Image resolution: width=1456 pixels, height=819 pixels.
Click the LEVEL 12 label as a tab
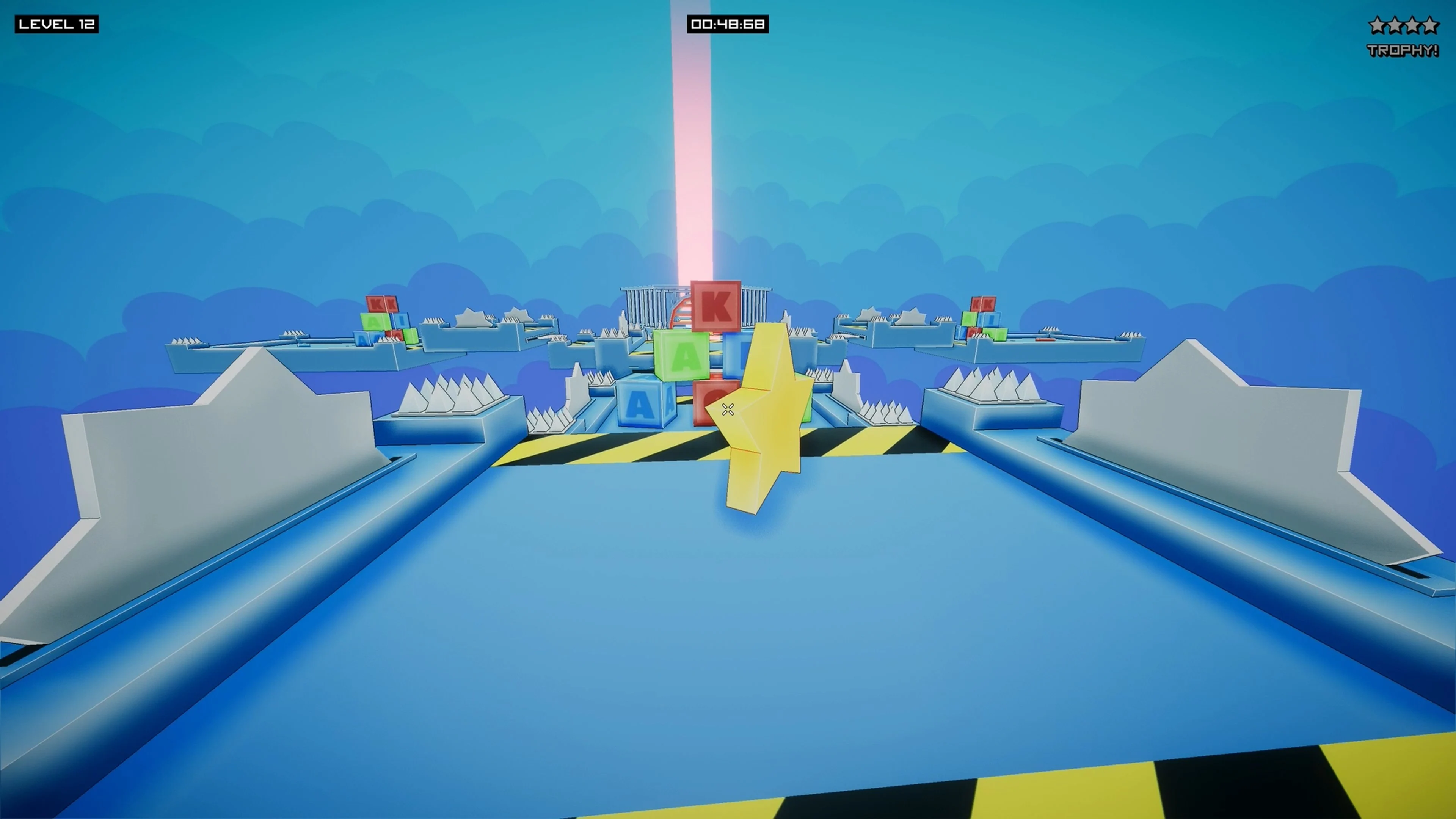coord(56,25)
